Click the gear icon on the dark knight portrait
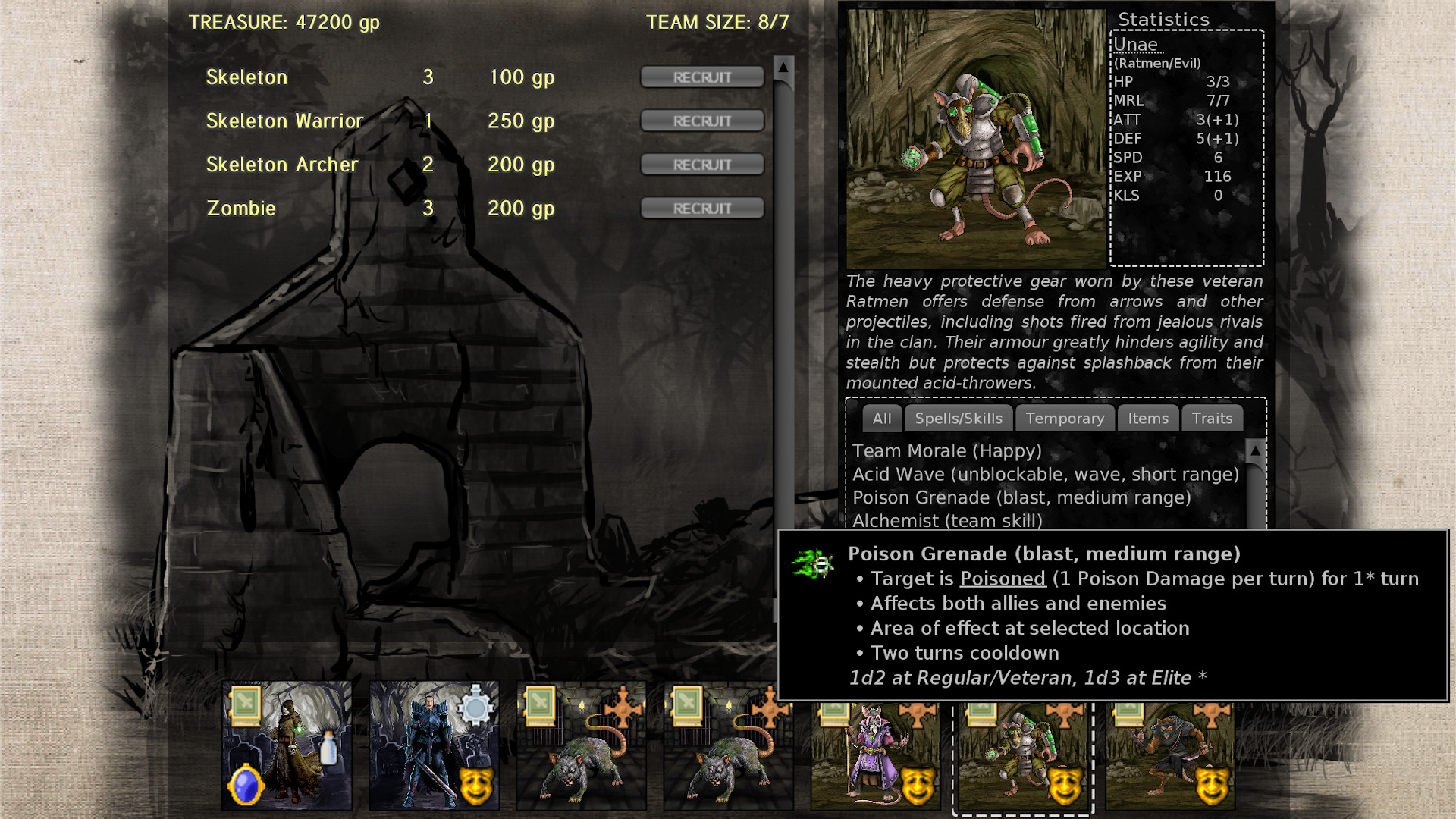1456x819 pixels. [x=475, y=707]
